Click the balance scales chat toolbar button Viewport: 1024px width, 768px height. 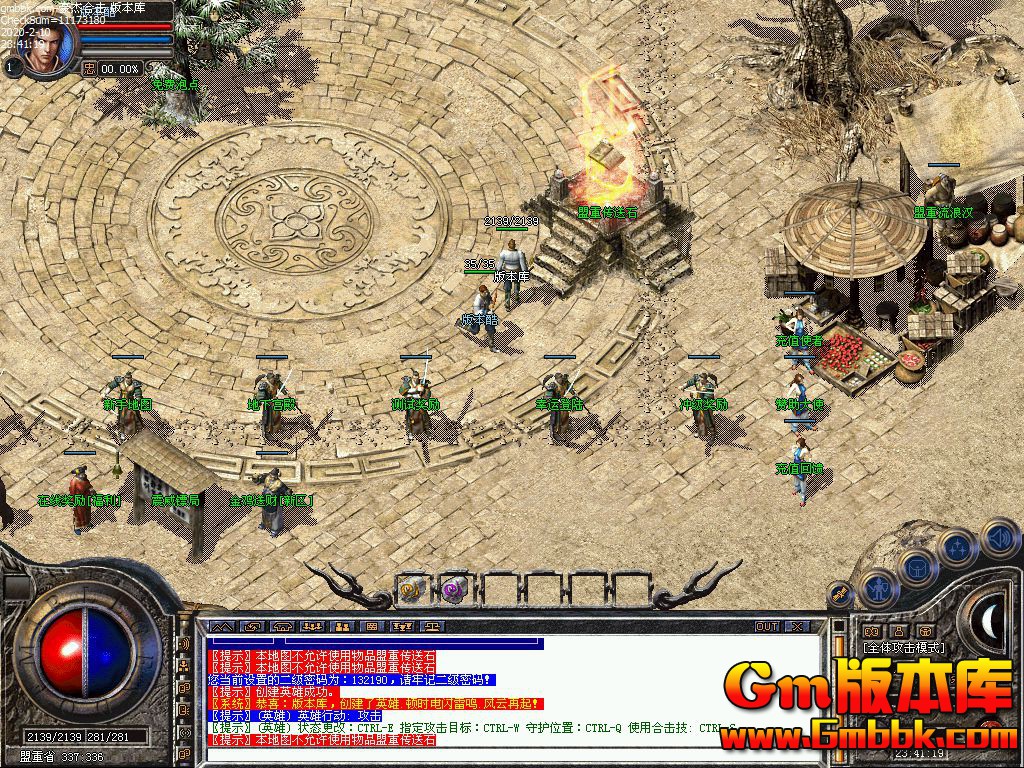coord(432,627)
